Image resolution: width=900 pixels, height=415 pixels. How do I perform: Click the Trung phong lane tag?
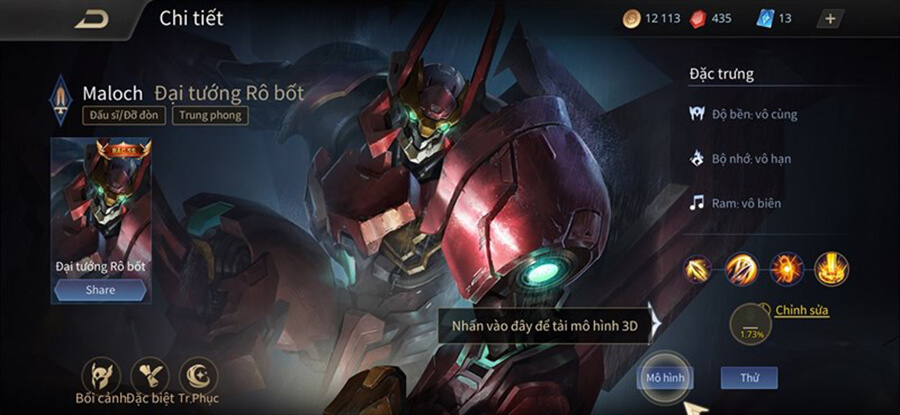click(210, 115)
